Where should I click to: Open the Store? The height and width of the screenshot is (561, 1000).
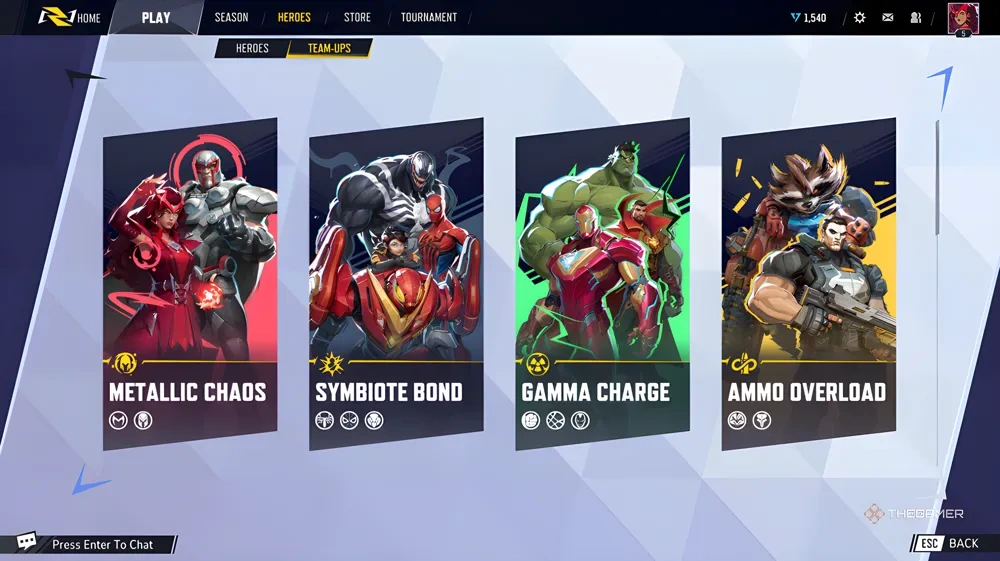[357, 17]
